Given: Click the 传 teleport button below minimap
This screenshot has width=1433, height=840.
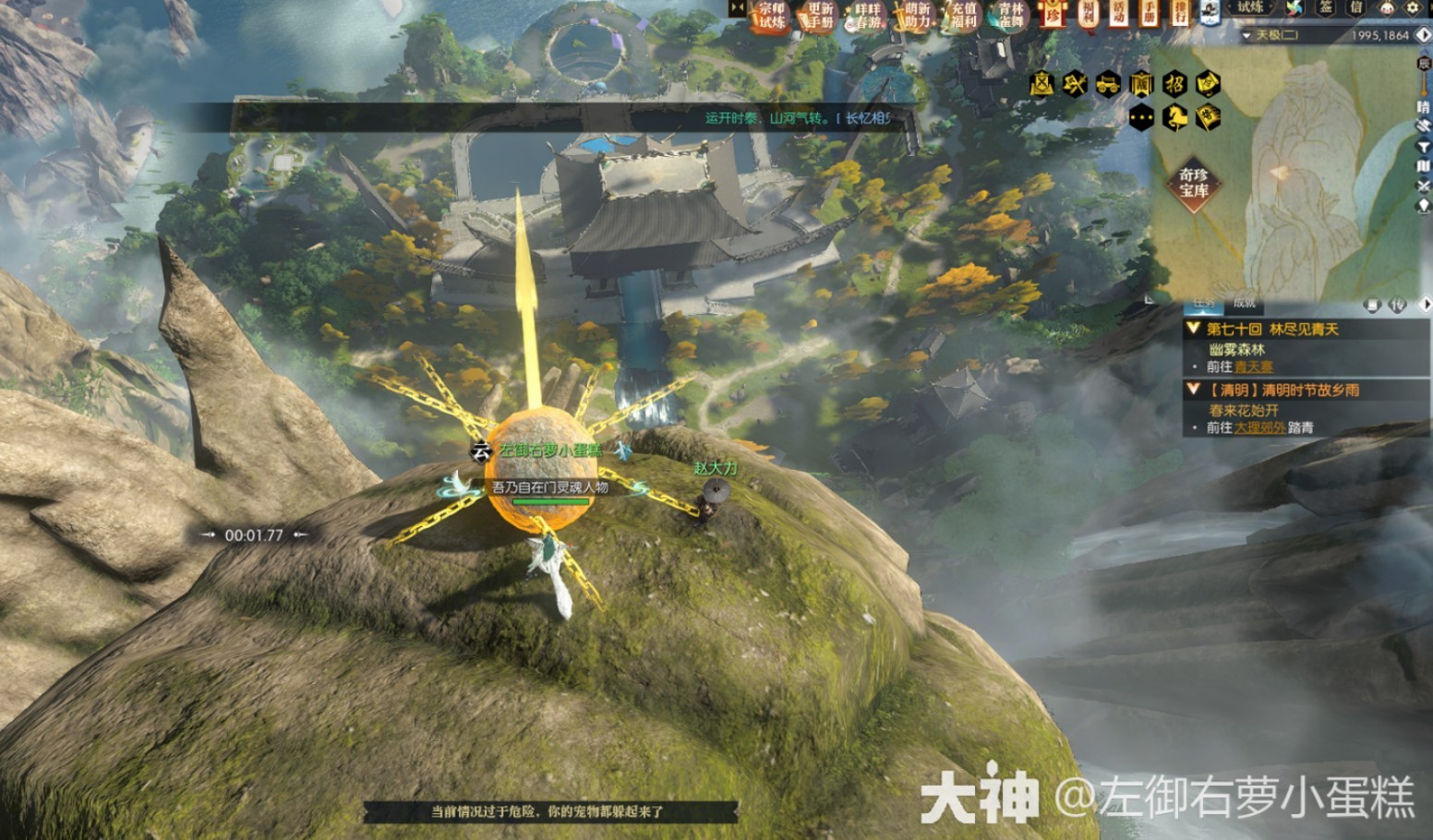Looking at the screenshot, I should (x=1398, y=305).
